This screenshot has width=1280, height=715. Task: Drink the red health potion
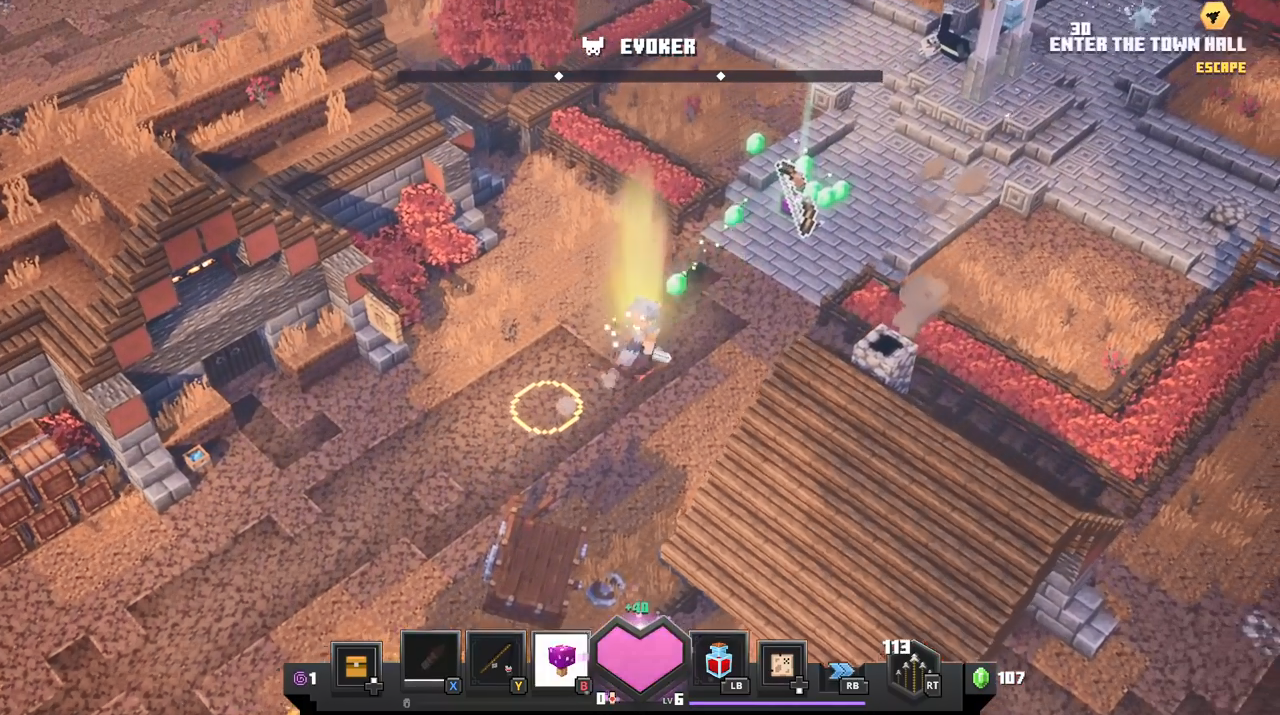[718, 659]
